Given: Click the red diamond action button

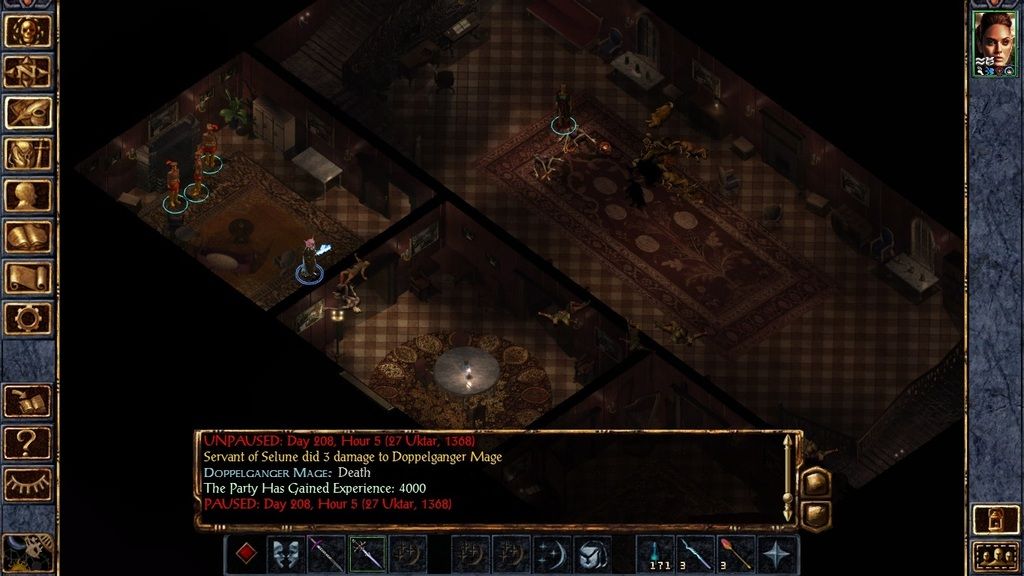Looking at the screenshot, I should (x=245, y=554).
